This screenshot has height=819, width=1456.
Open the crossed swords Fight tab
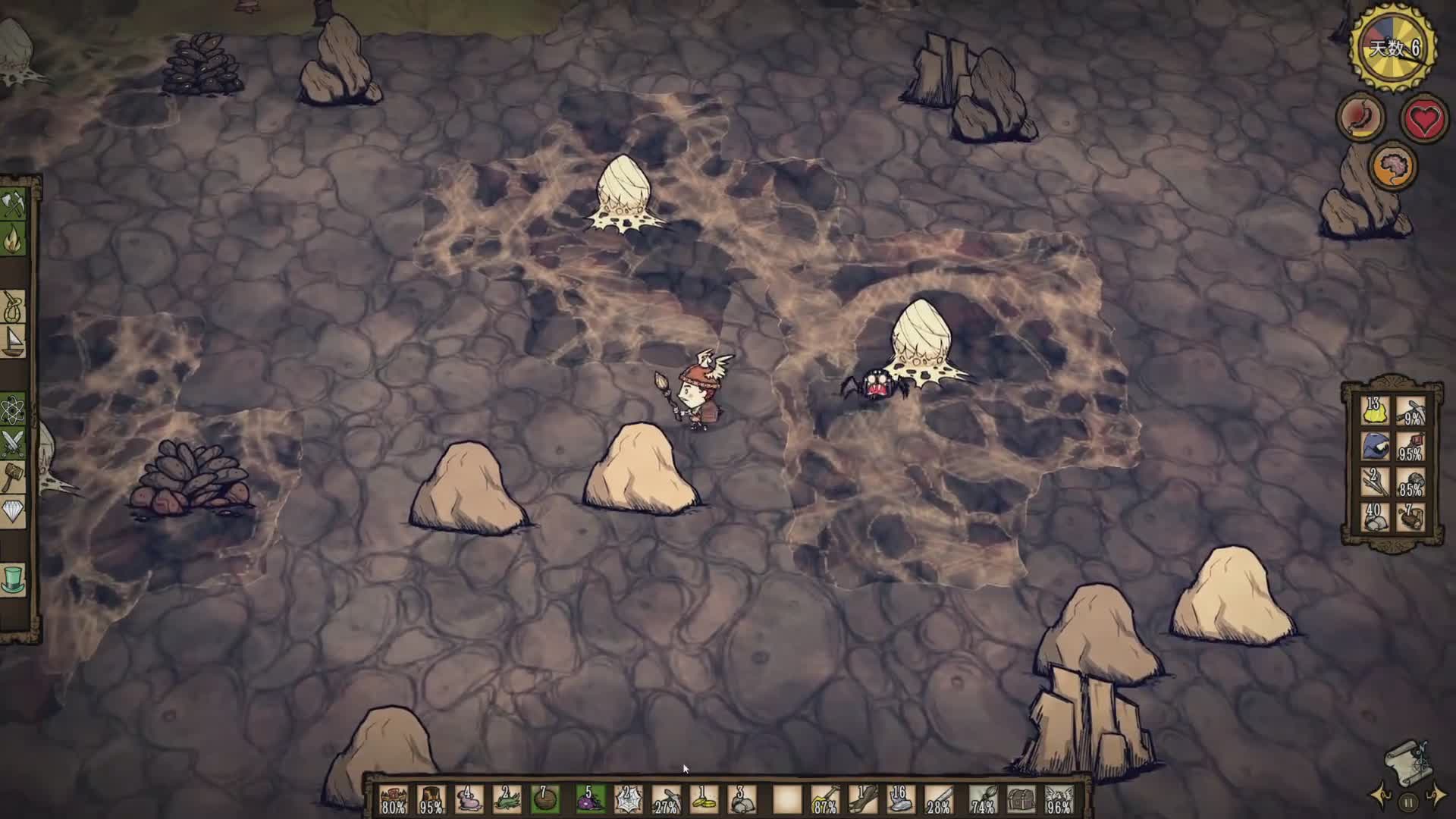14,443
